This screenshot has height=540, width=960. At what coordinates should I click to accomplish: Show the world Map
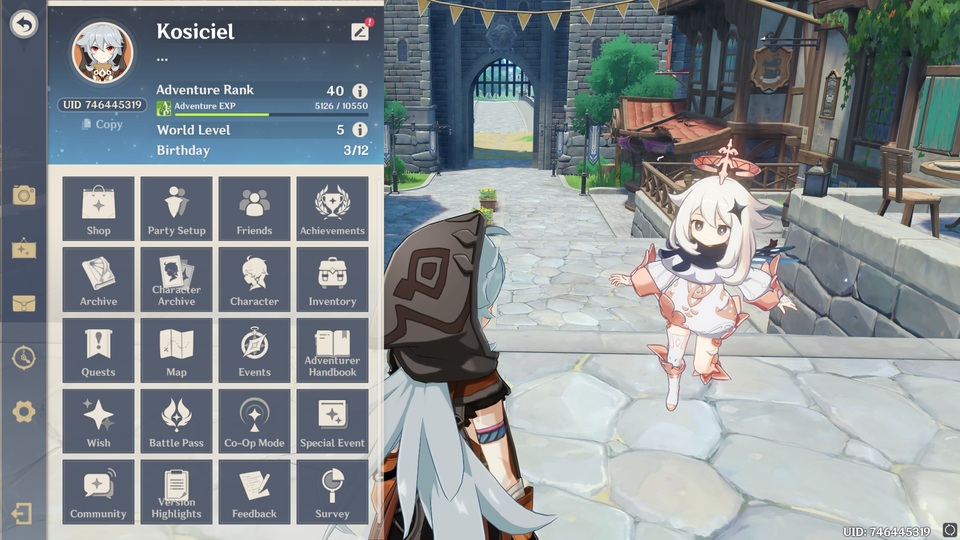pyautogui.click(x=176, y=351)
